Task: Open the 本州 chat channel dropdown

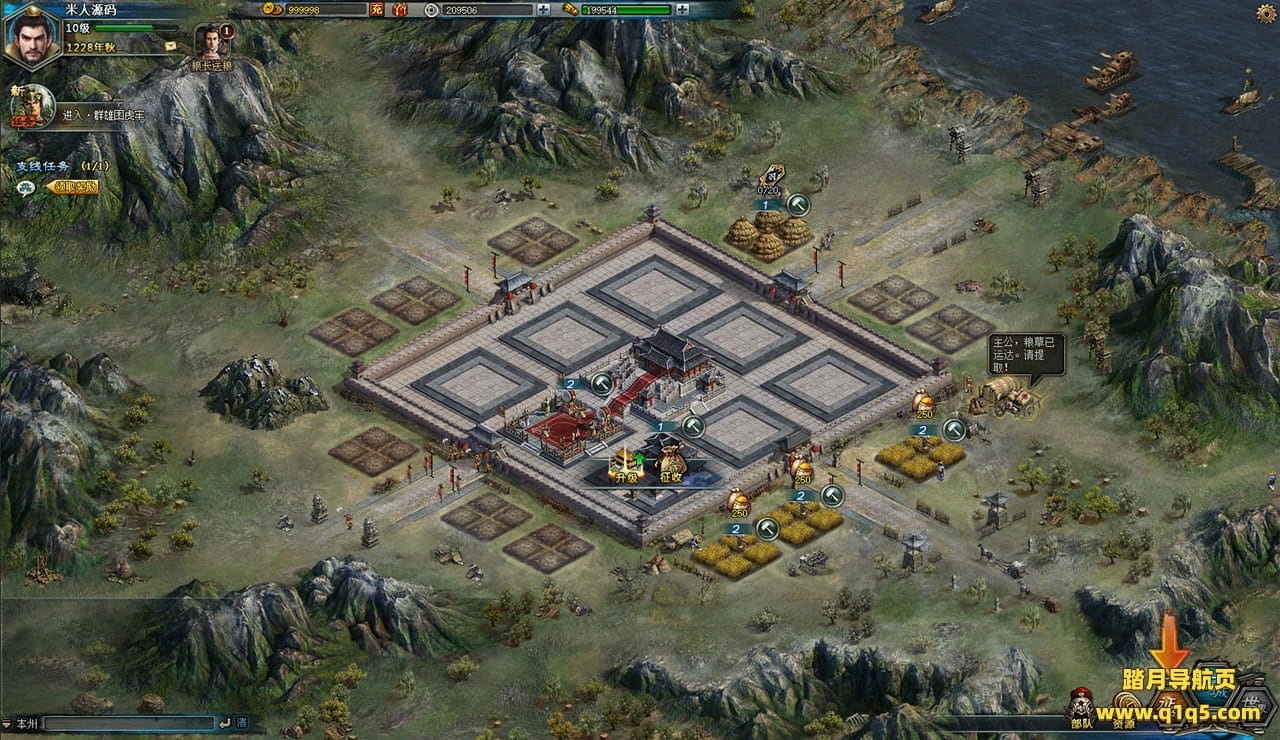Action: (20, 722)
